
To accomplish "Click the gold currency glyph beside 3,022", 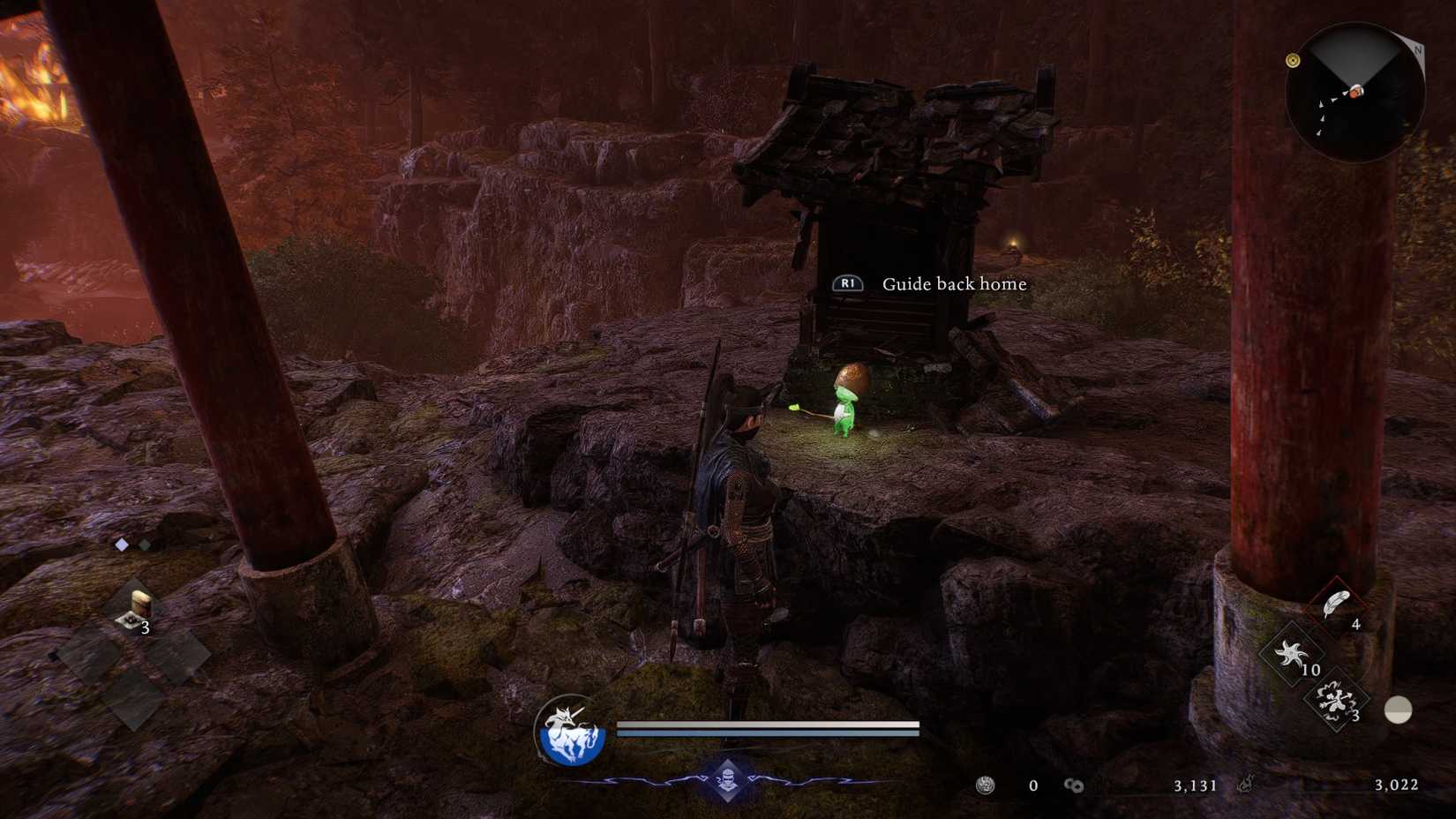I will click(1247, 784).
